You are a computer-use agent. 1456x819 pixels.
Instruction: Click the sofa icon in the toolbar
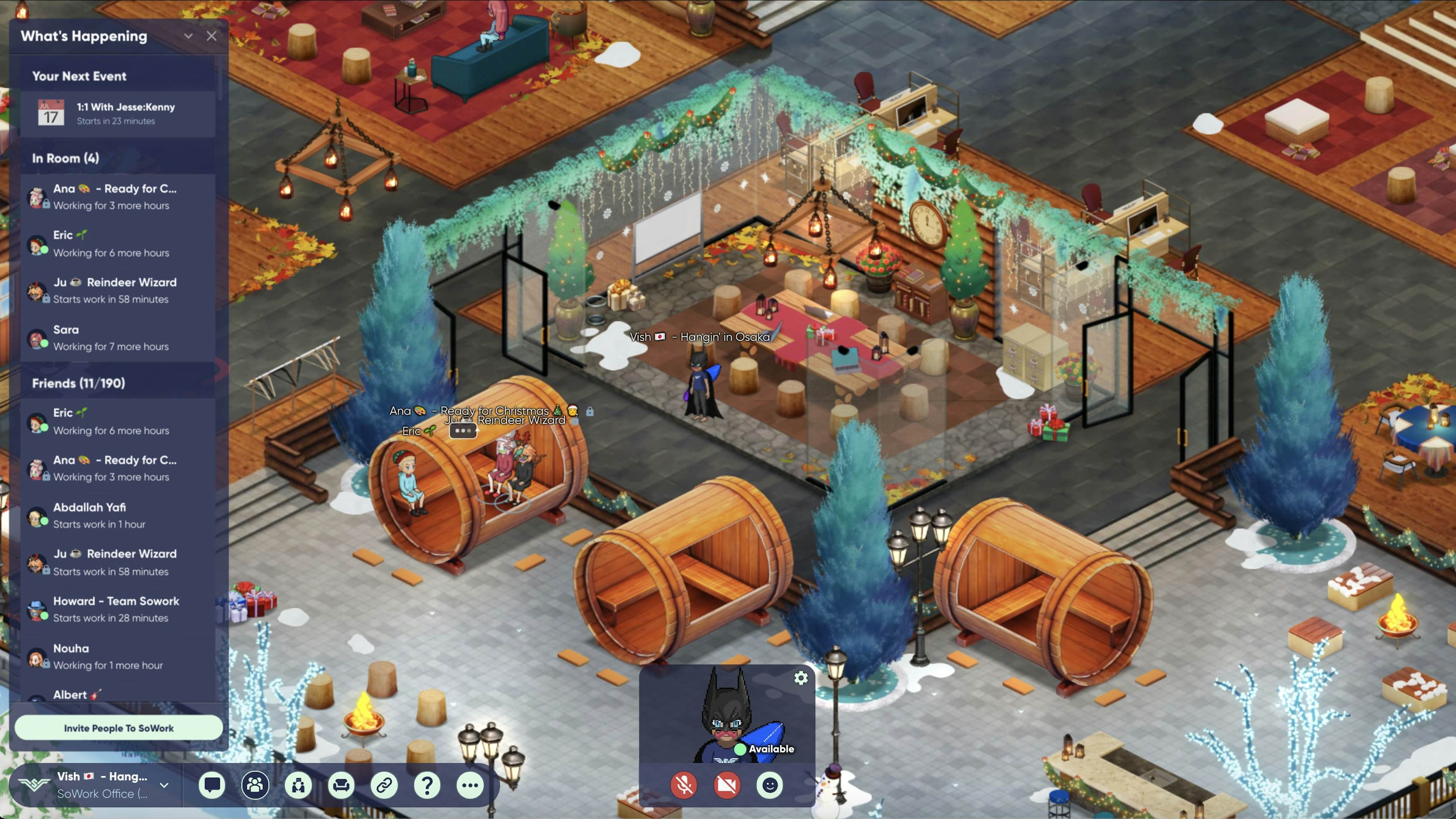tap(341, 785)
